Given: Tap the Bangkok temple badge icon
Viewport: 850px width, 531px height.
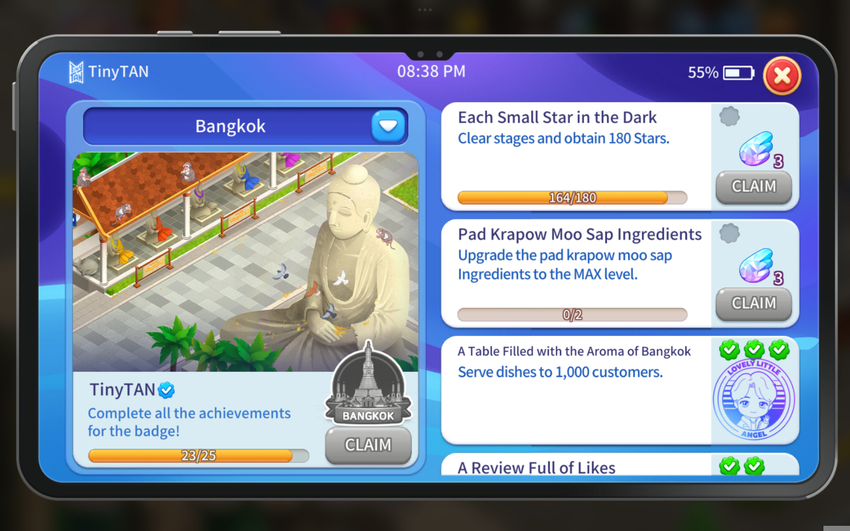Looking at the screenshot, I should (368, 385).
